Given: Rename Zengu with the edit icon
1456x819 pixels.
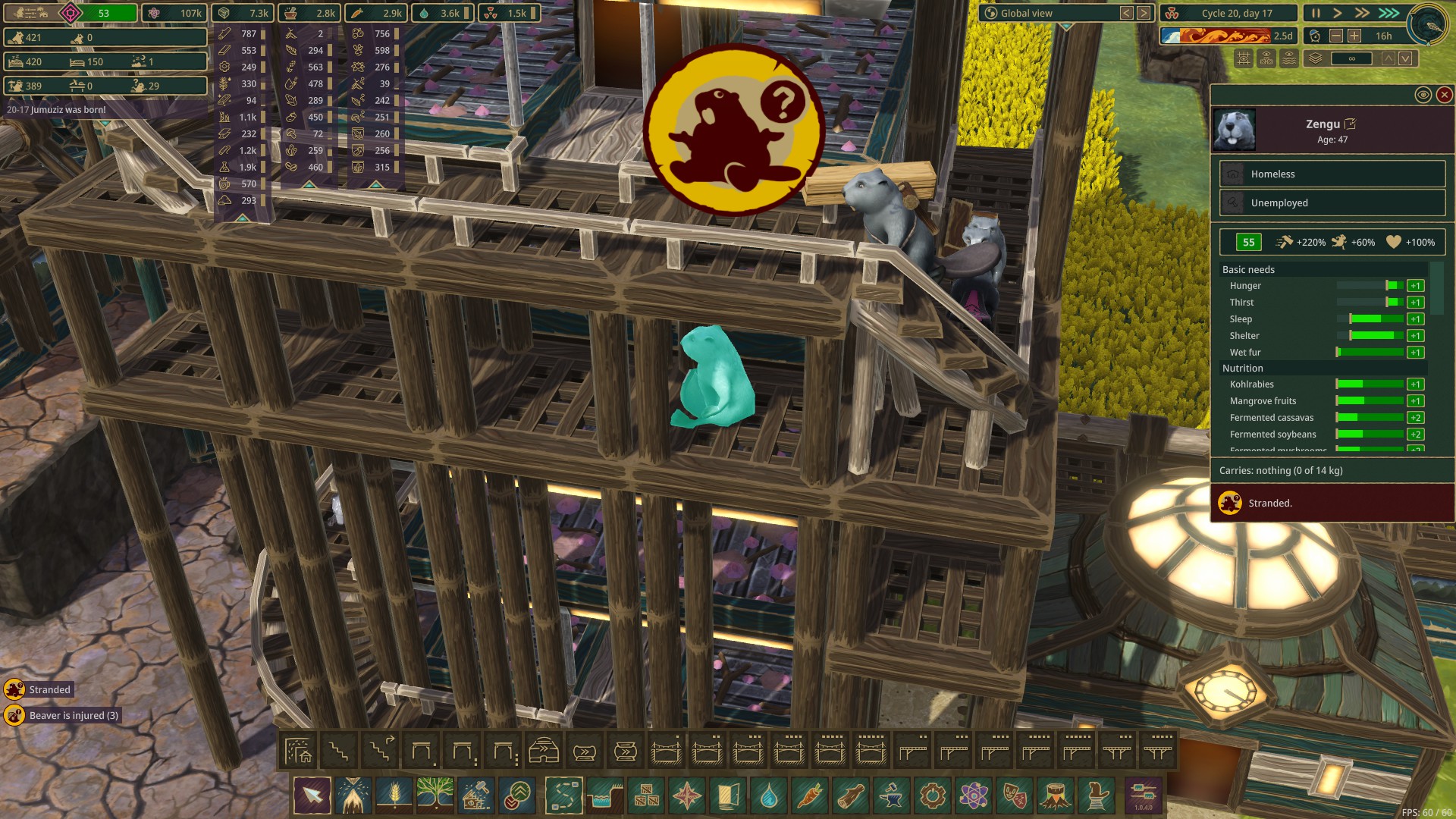Looking at the screenshot, I should click(x=1350, y=124).
